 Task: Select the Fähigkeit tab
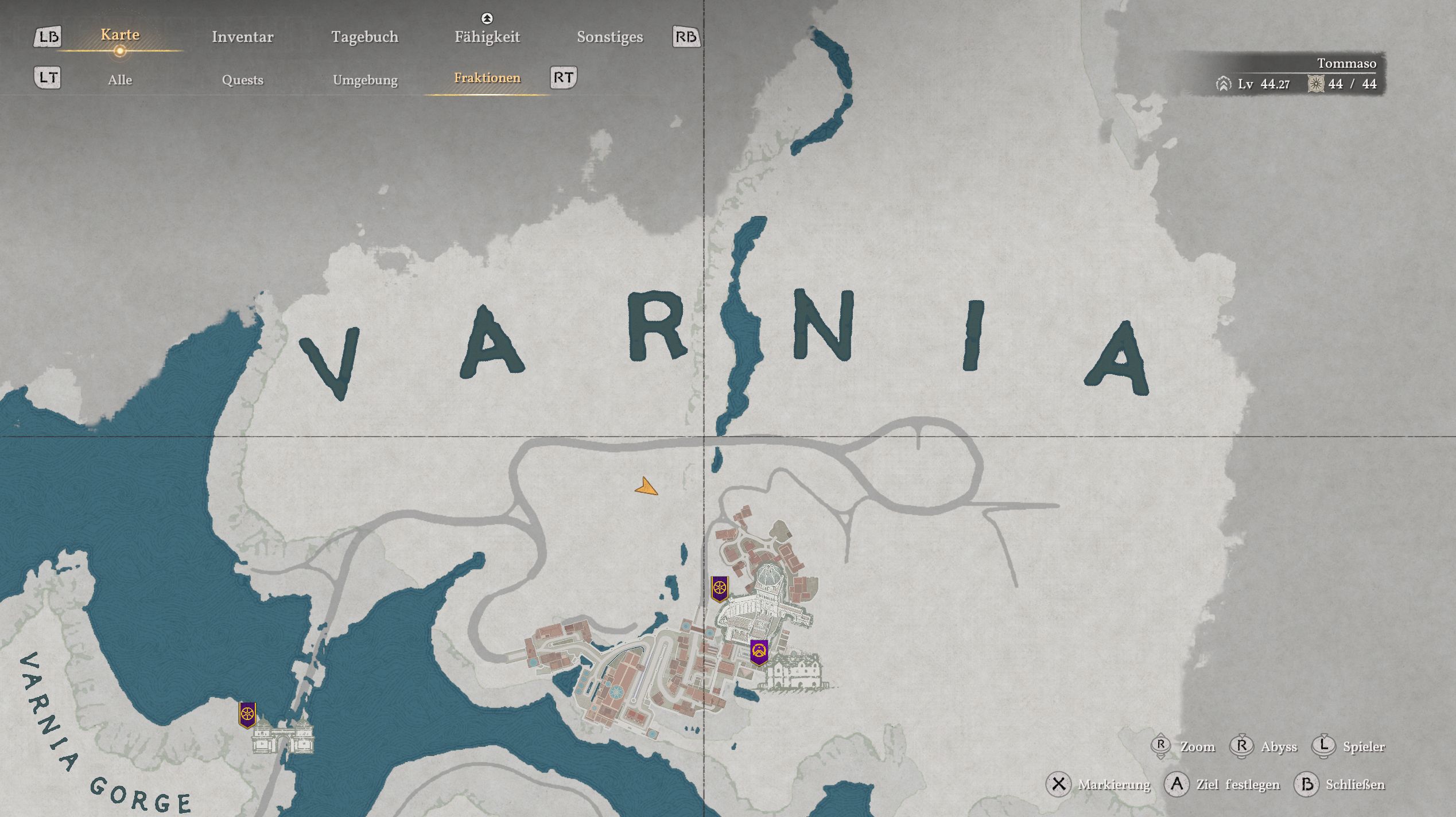[487, 37]
